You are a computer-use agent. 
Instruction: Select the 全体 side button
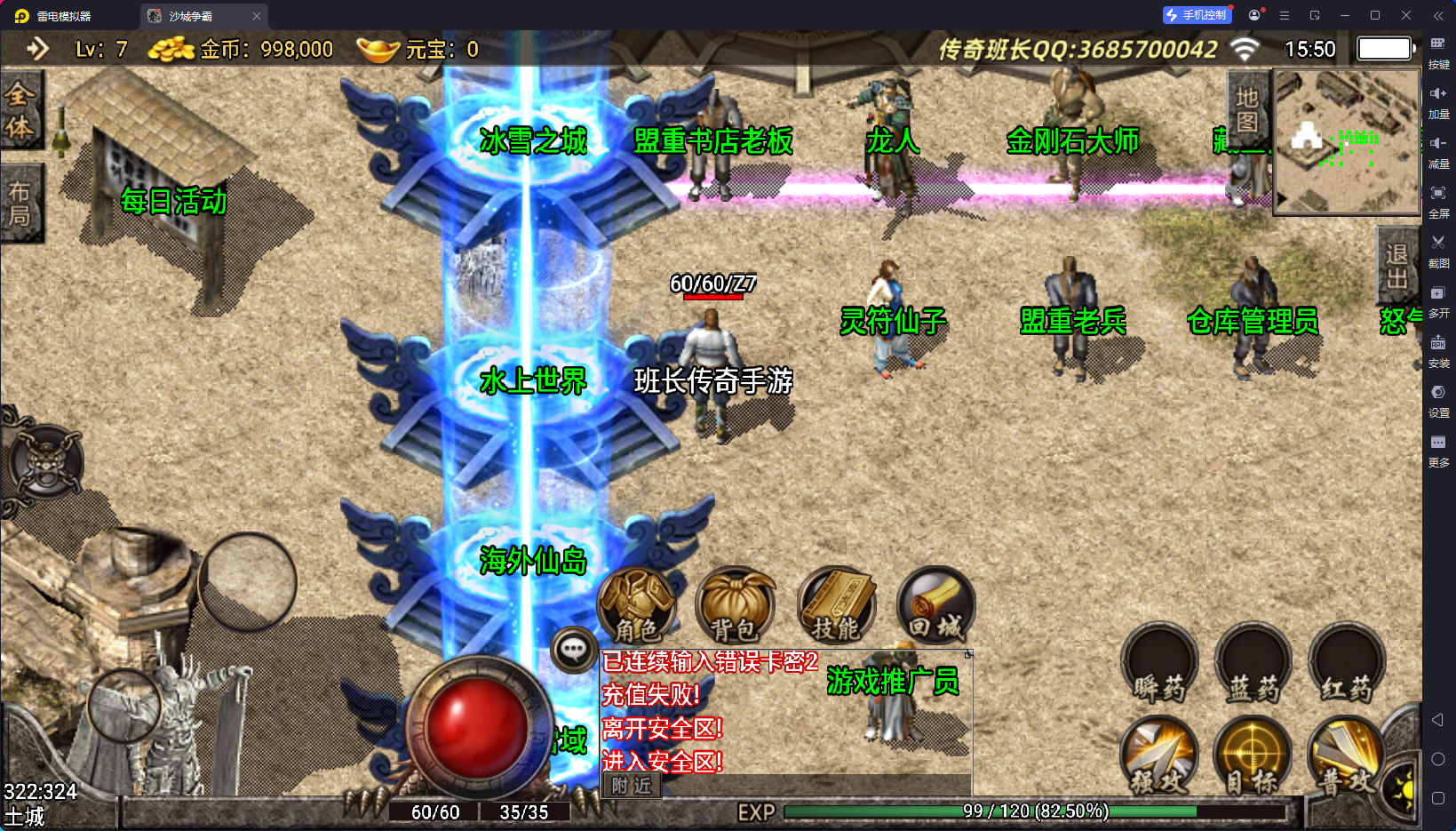[20, 111]
